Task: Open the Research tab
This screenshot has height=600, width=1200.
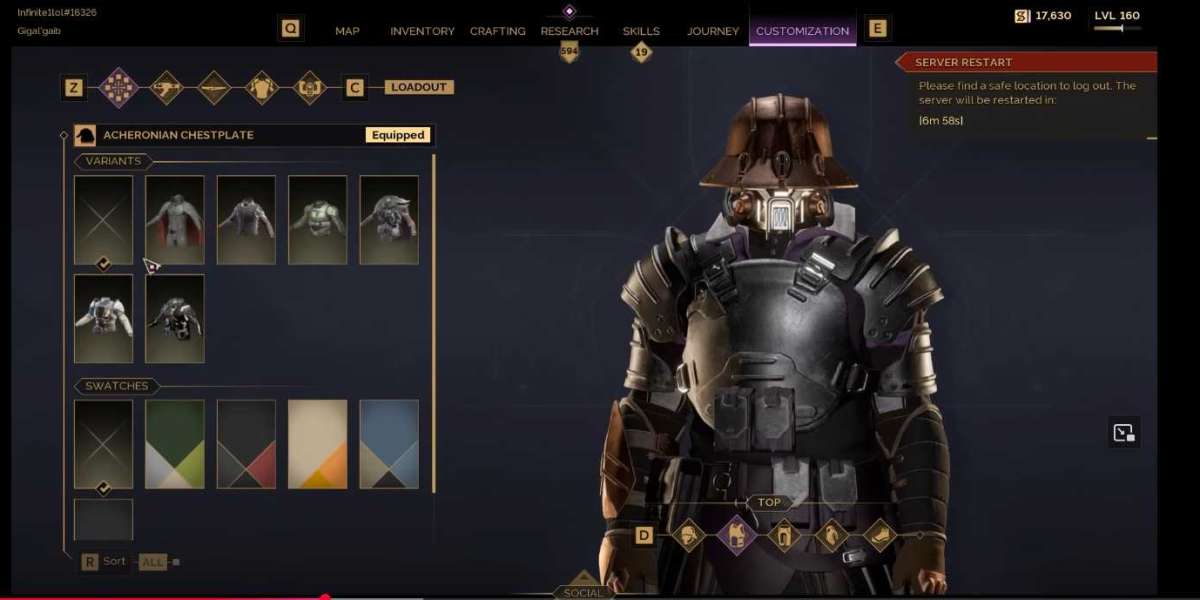Action: [x=569, y=31]
